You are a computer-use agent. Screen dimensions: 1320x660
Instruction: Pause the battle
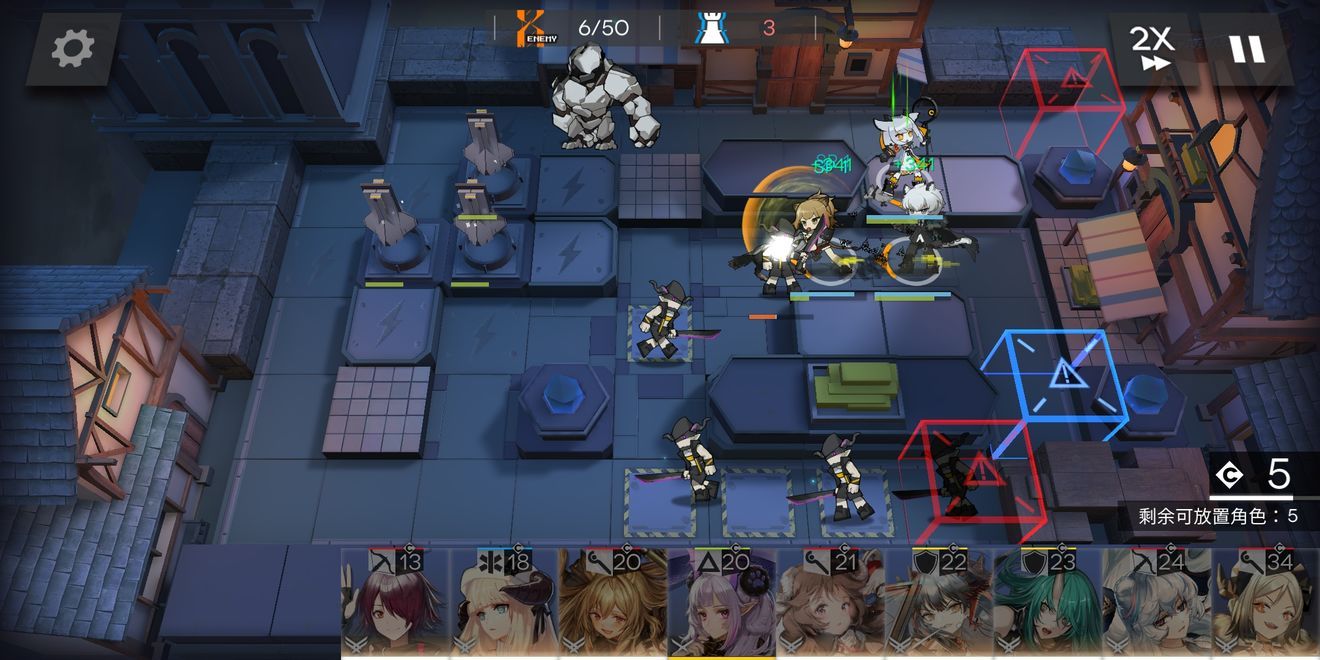[1247, 48]
